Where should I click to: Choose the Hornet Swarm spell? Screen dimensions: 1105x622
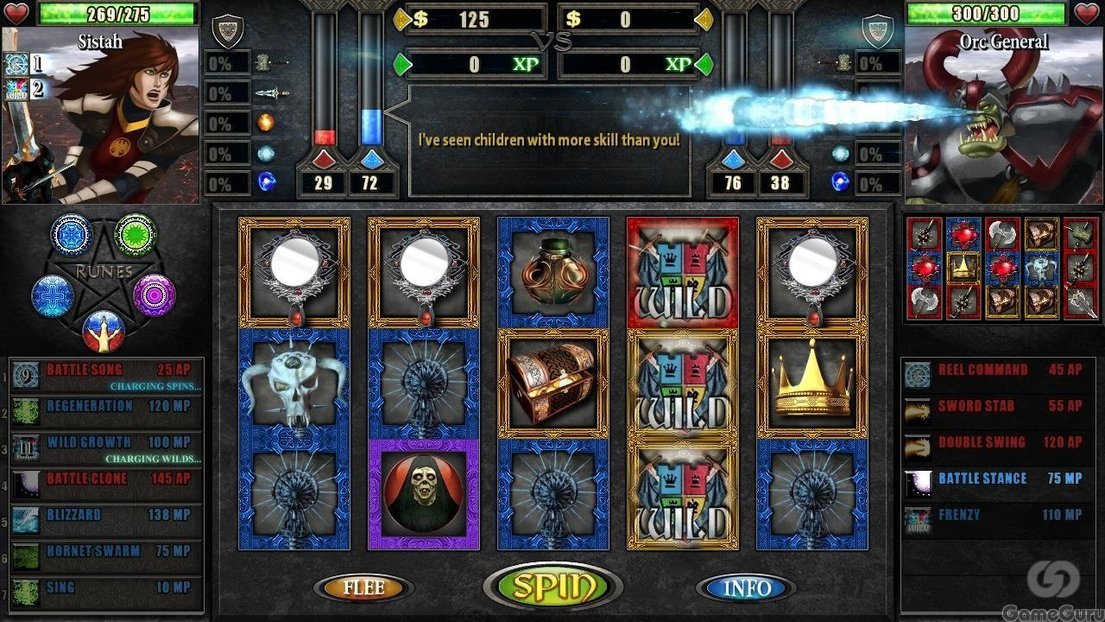point(106,552)
